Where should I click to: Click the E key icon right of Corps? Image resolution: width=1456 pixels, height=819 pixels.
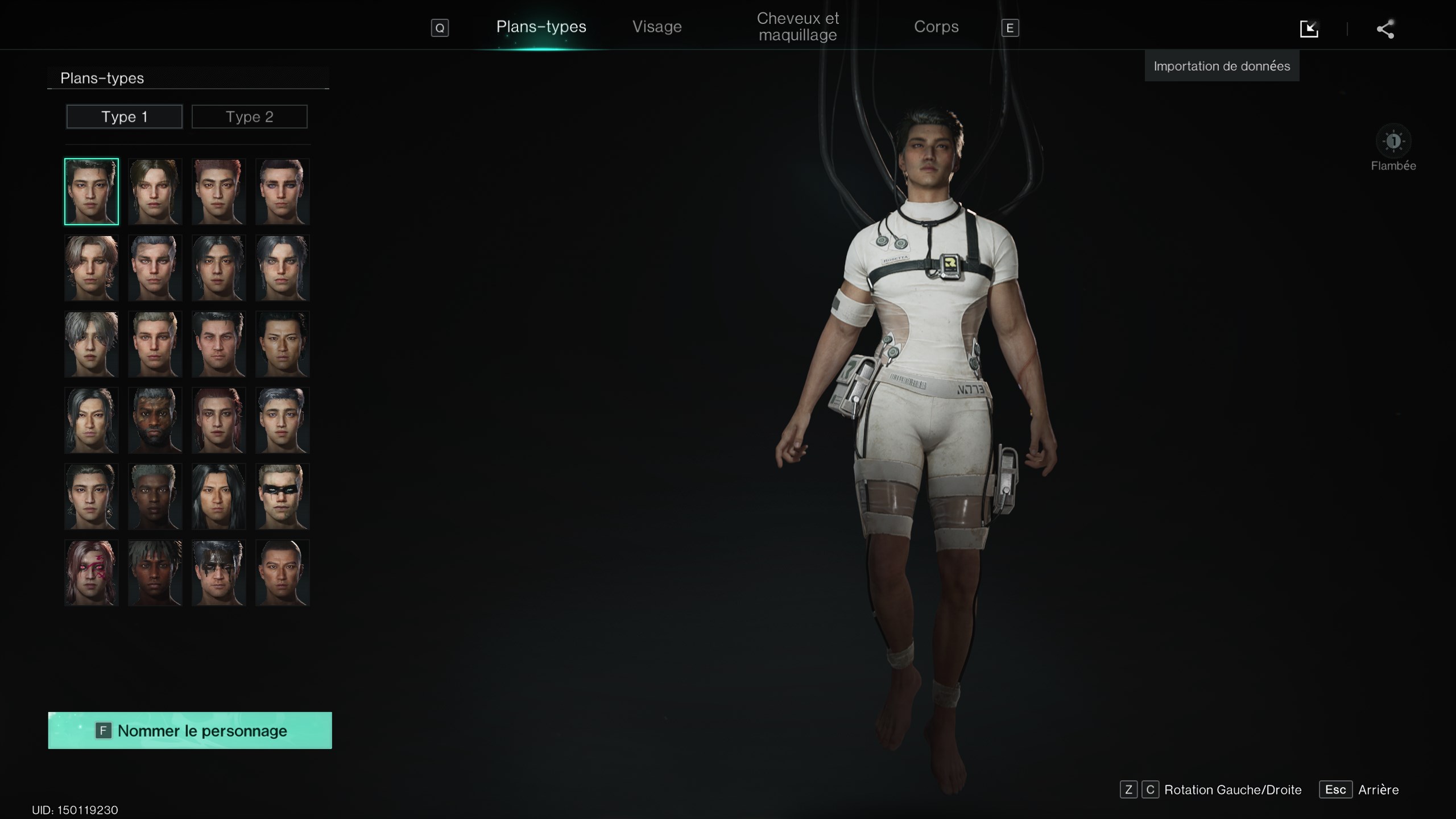[1011, 27]
